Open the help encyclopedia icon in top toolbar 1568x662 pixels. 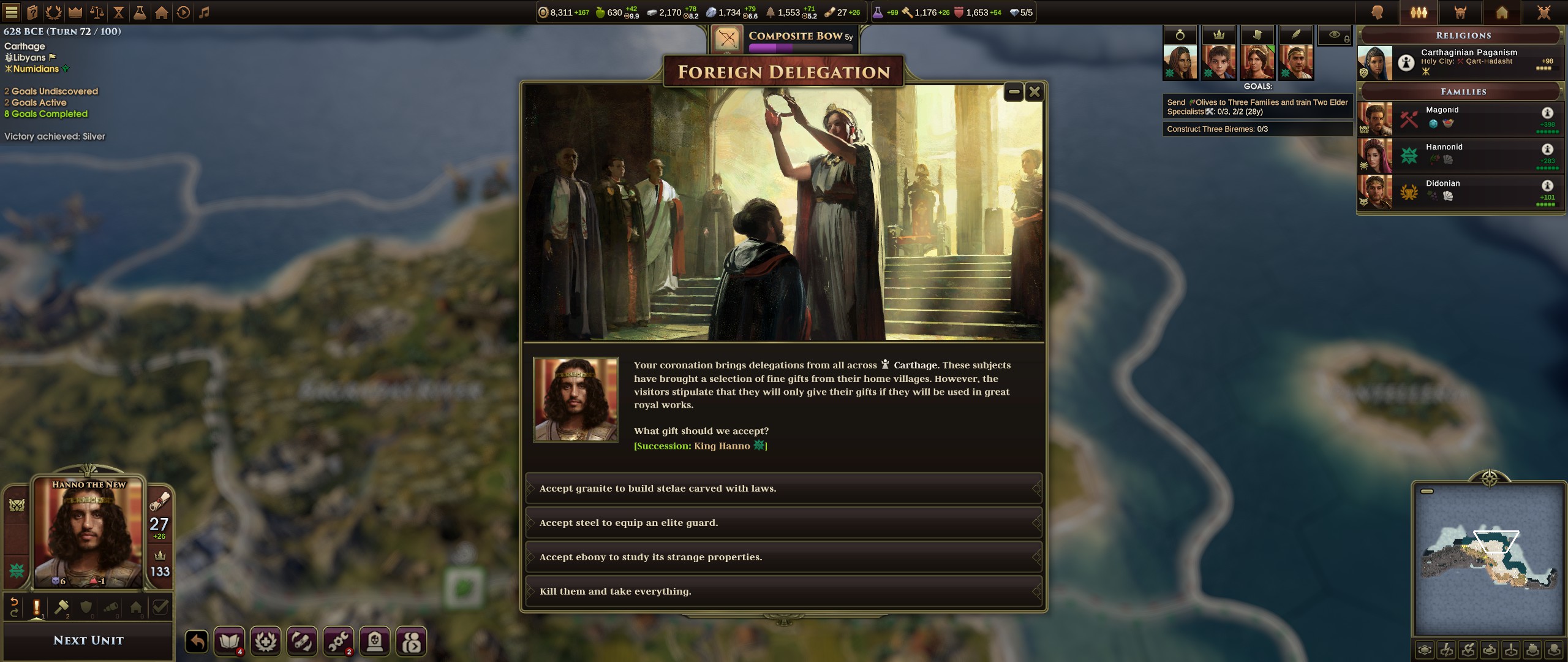[32, 11]
